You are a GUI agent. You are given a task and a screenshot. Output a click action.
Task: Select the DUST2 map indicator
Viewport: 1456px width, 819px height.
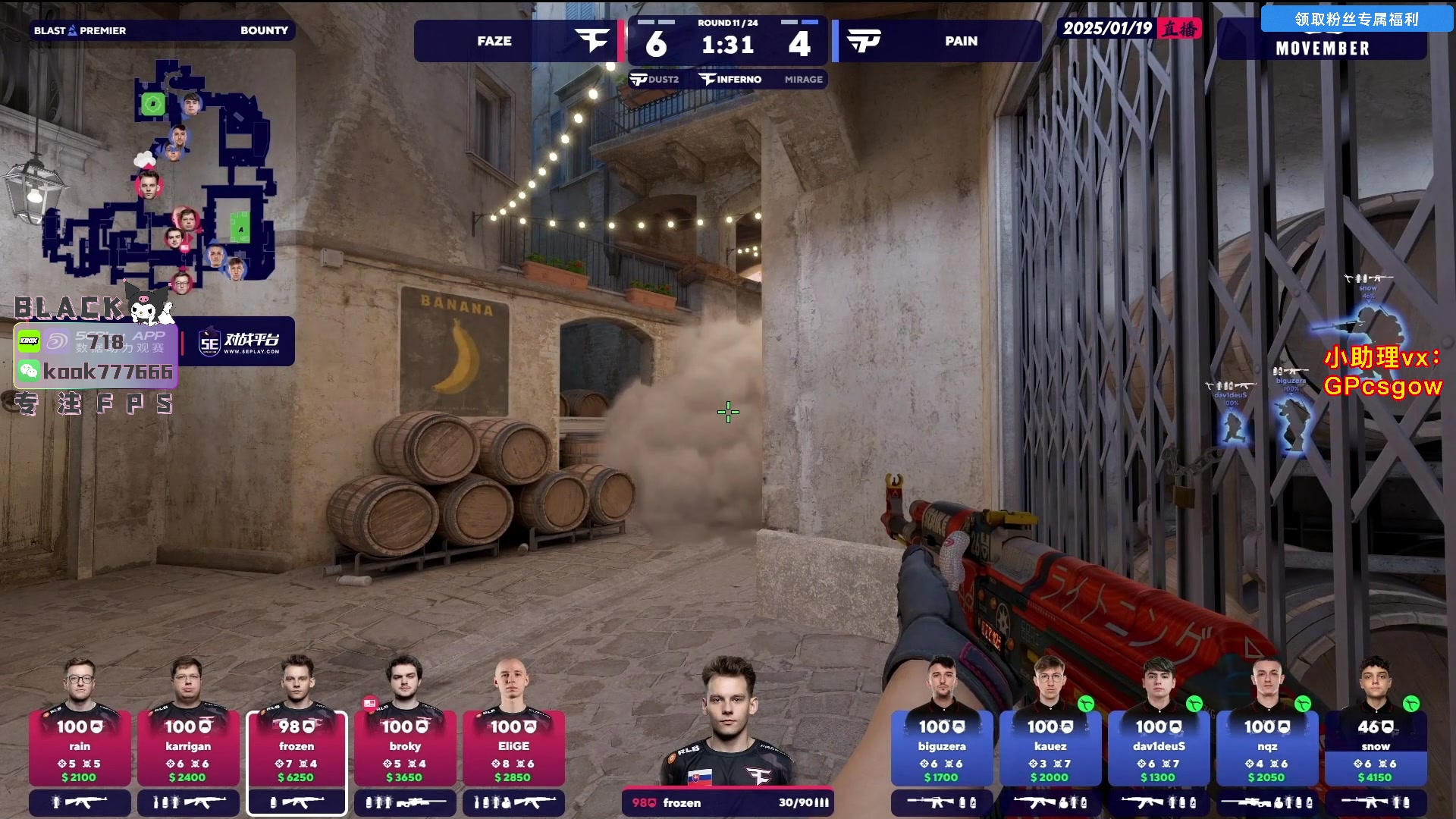[655, 80]
